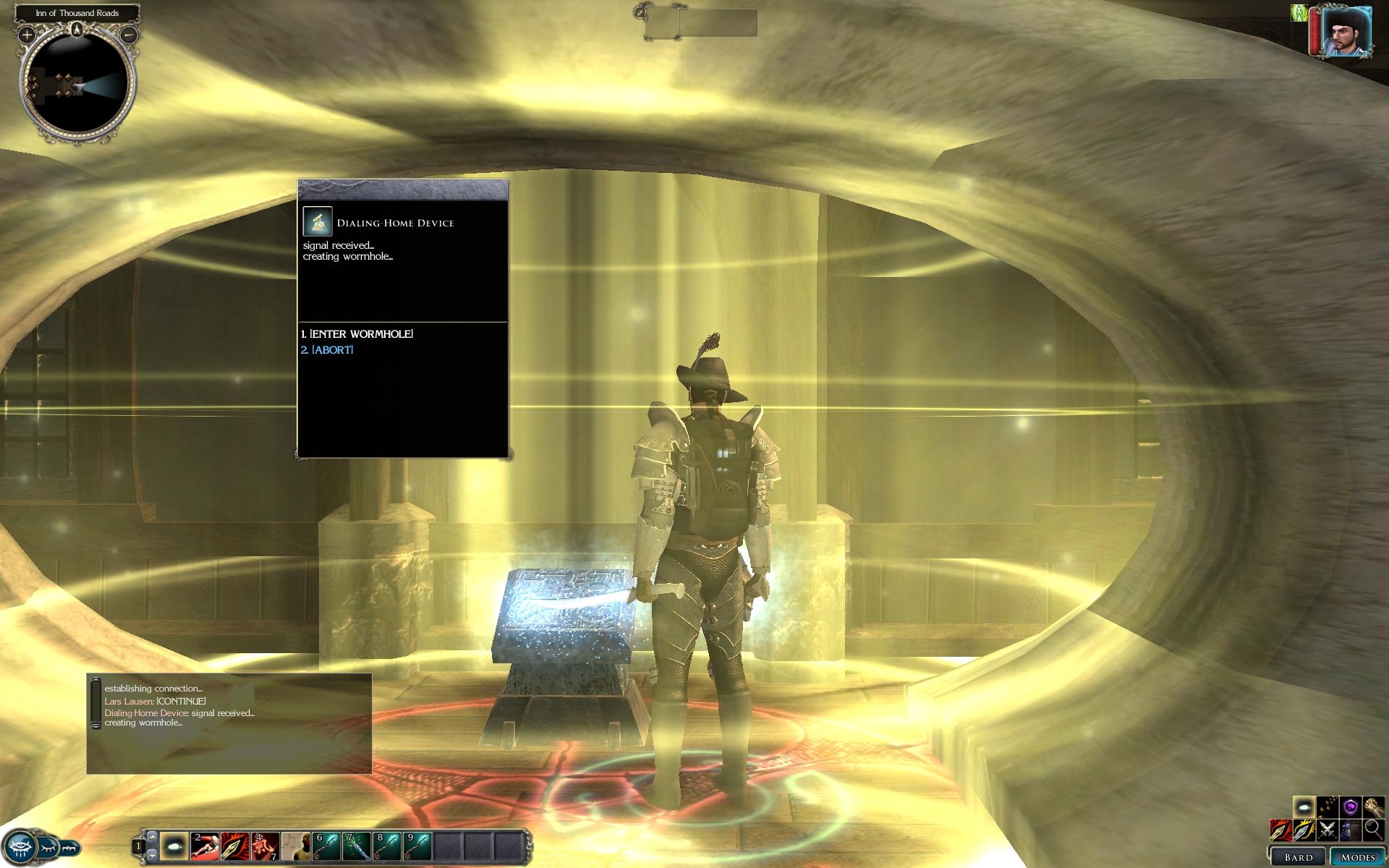Open the Bard abilities tab

coord(1298,857)
